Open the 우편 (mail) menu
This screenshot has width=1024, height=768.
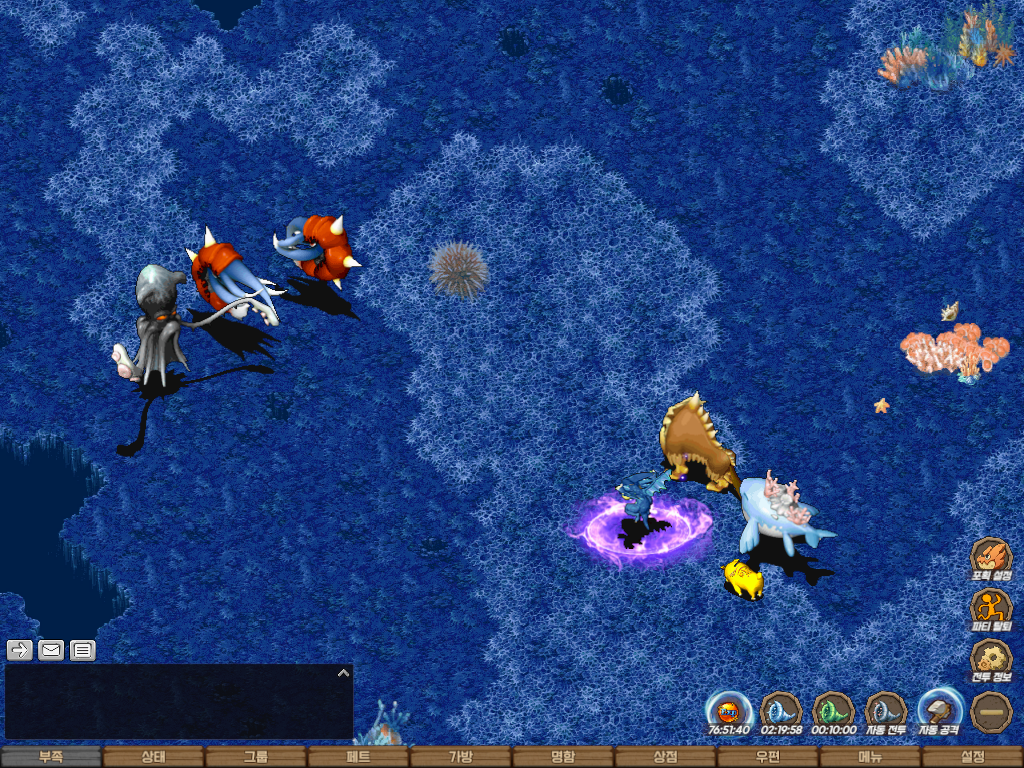tap(767, 757)
